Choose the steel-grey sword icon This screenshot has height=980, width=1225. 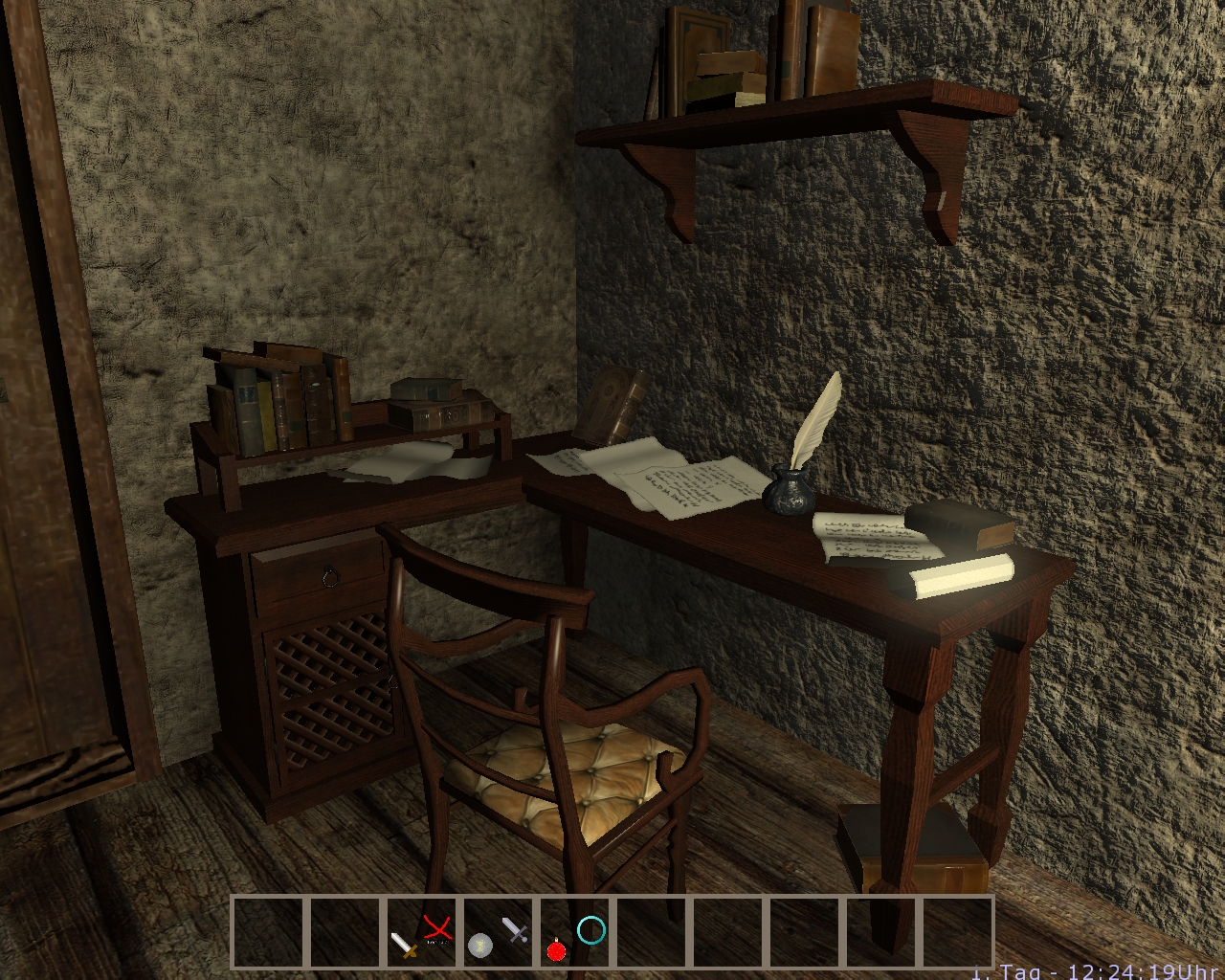click(x=515, y=929)
